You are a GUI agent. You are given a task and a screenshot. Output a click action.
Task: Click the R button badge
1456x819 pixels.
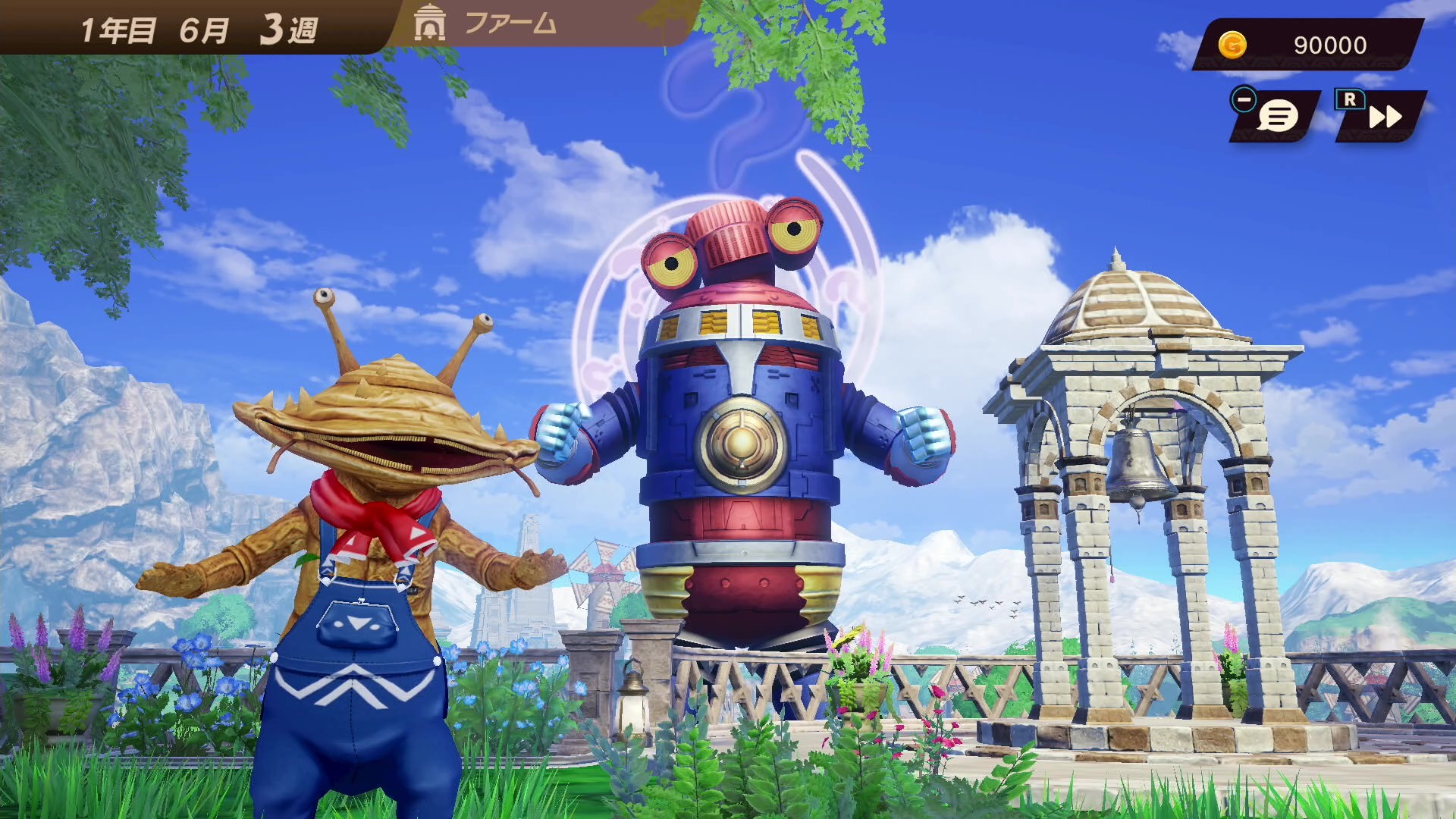pyautogui.click(x=1349, y=99)
